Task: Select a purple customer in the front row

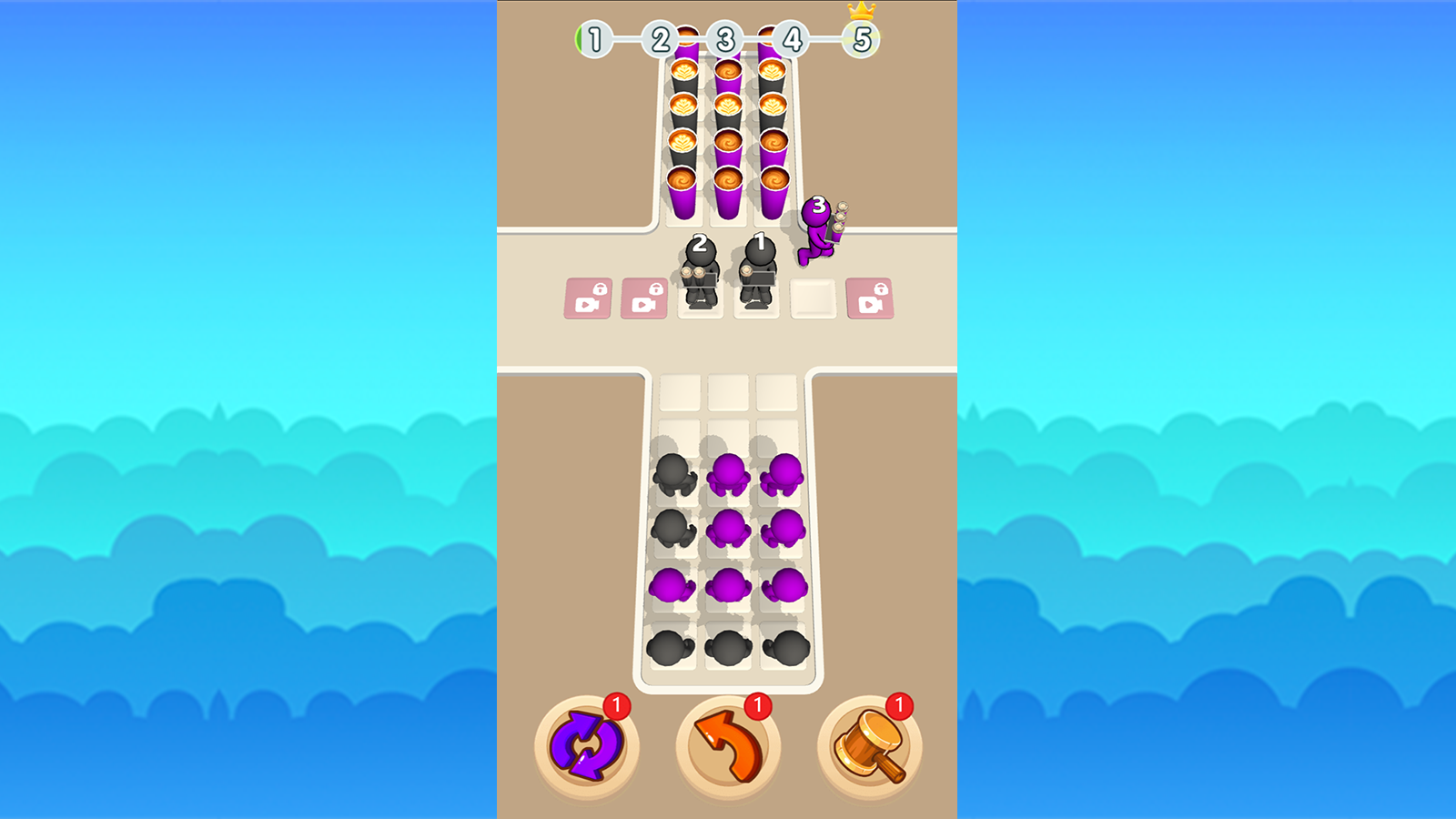Action: pos(726,473)
